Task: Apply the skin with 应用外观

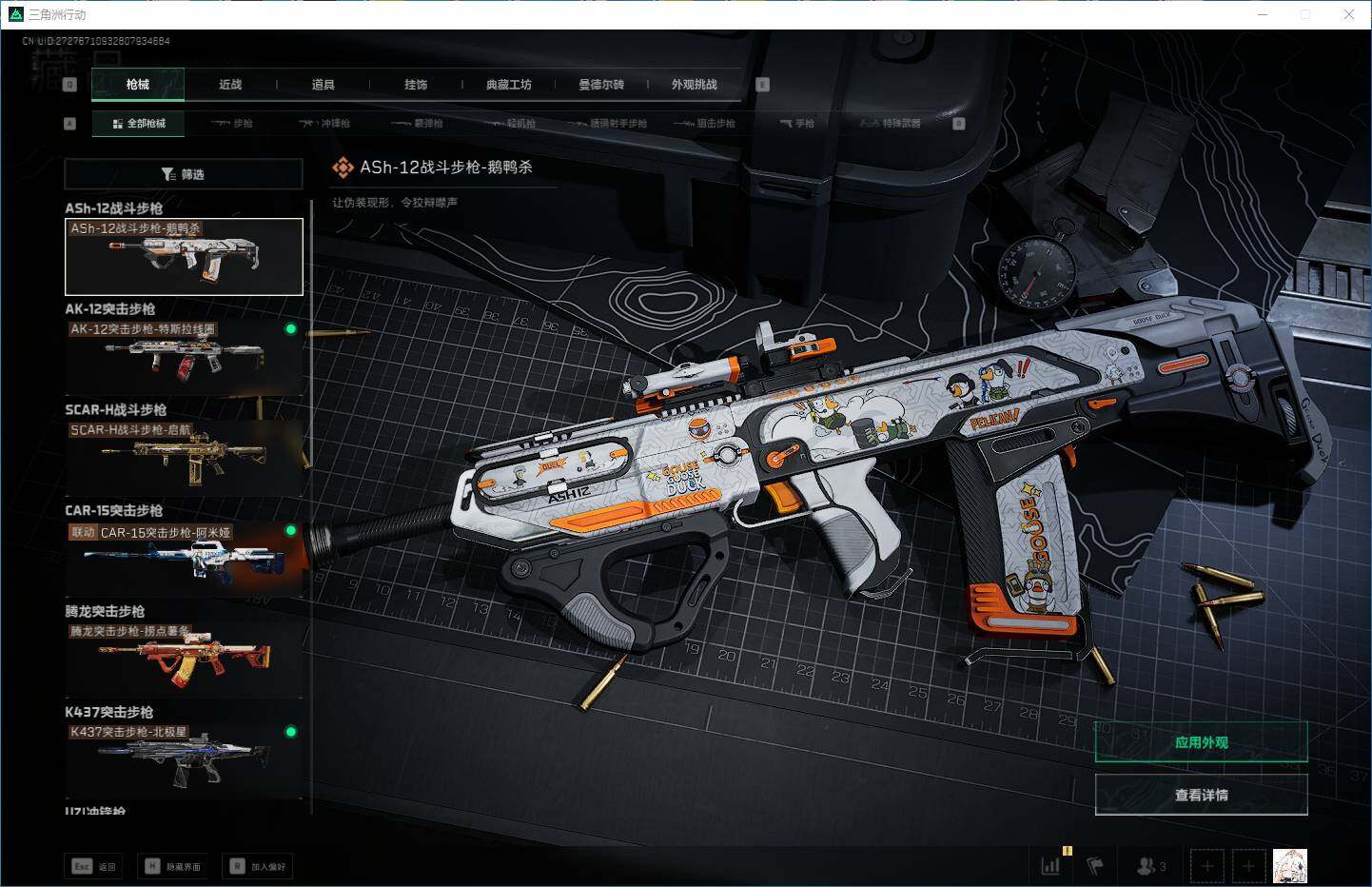Action: pos(1201,742)
